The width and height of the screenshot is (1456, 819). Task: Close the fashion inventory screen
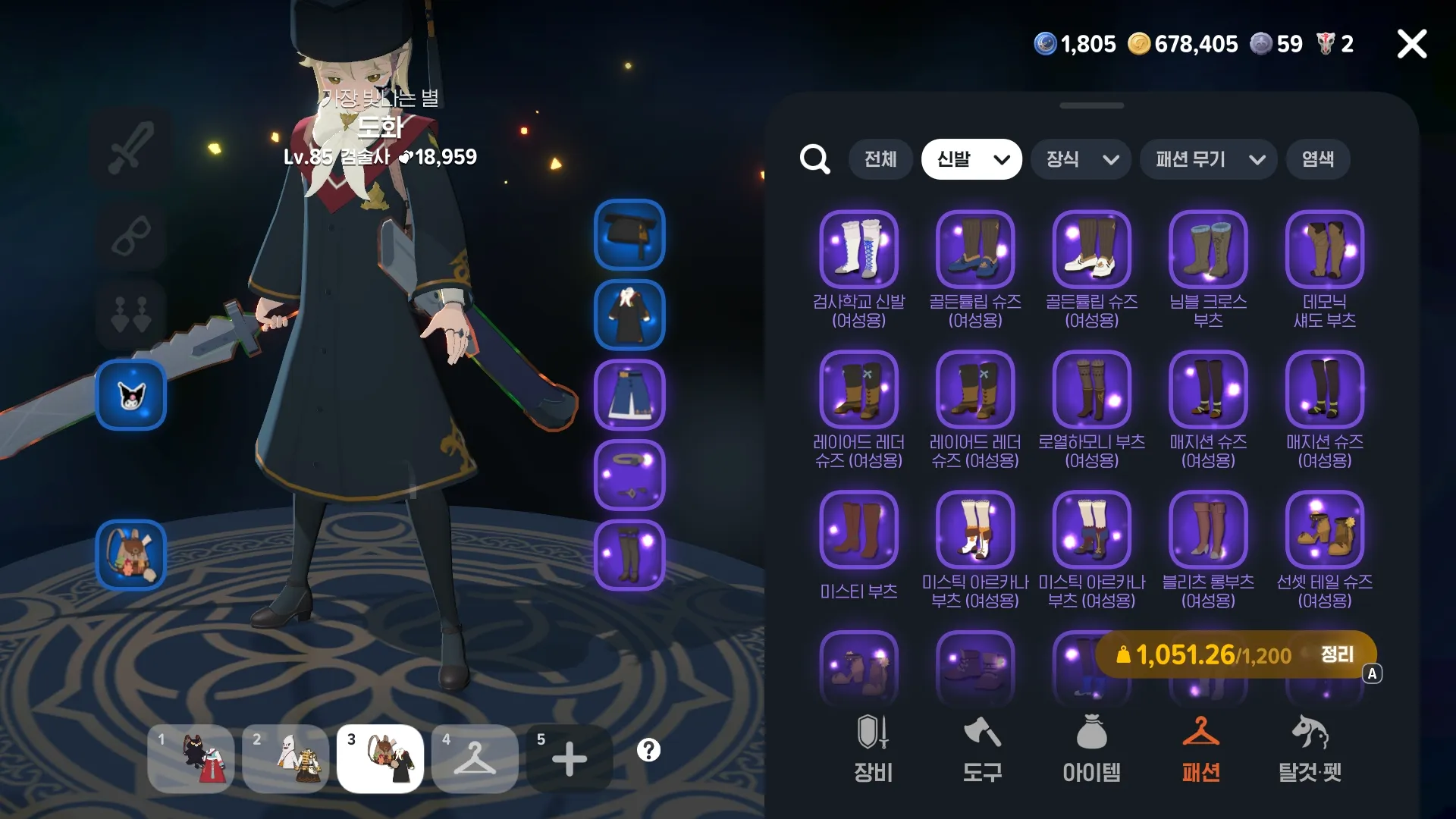(x=1411, y=44)
